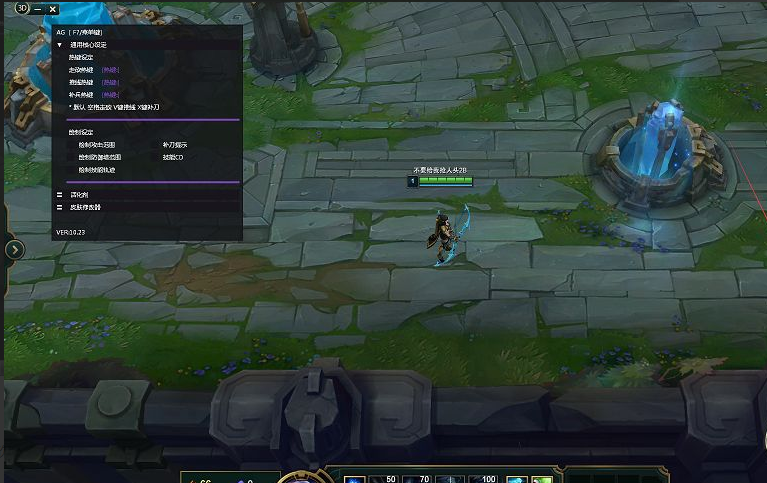This screenshot has height=483, width=767.
Task: Close the overlay window with X
Action: [52, 9]
